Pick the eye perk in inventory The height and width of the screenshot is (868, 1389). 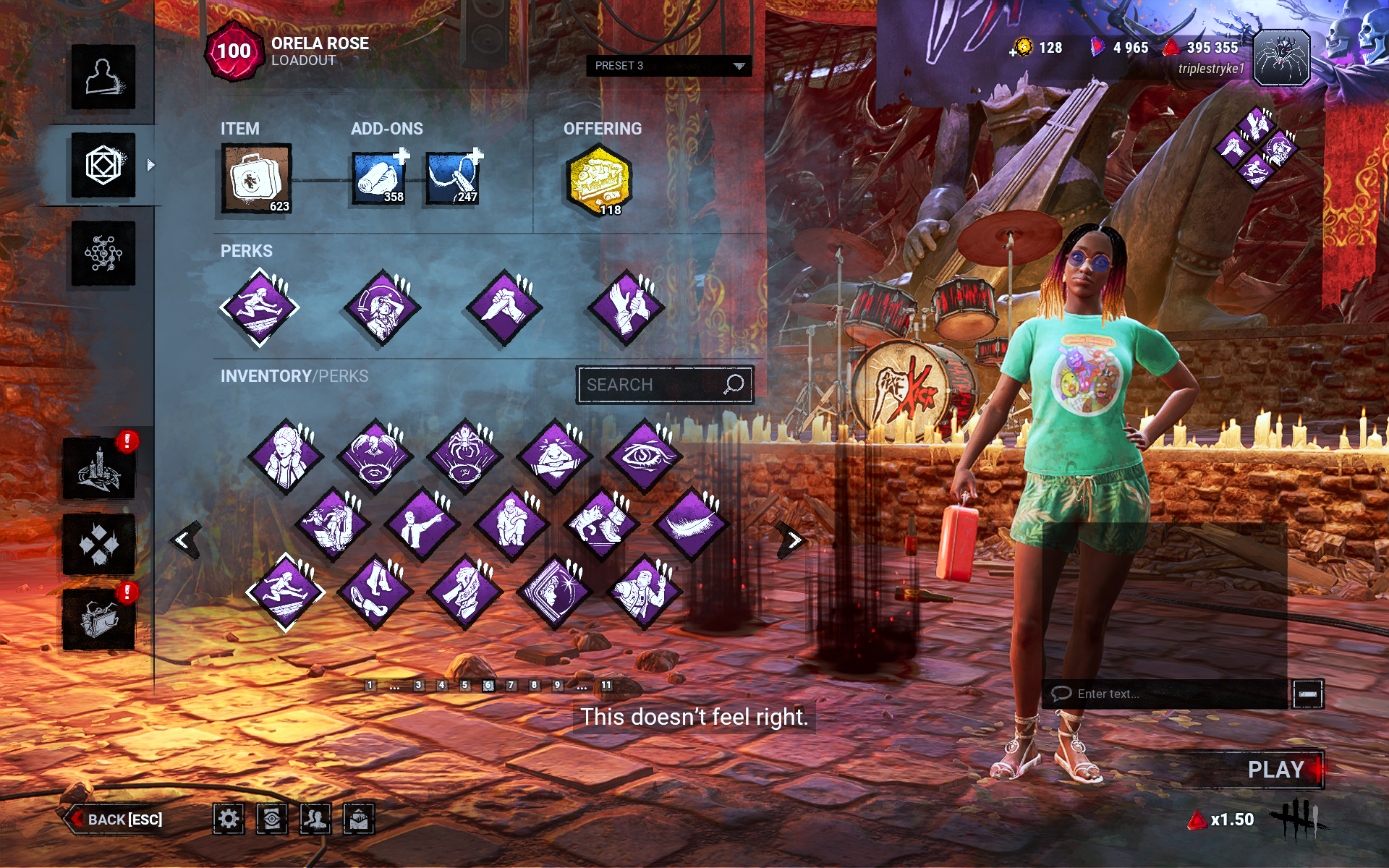(x=644, y=456)
